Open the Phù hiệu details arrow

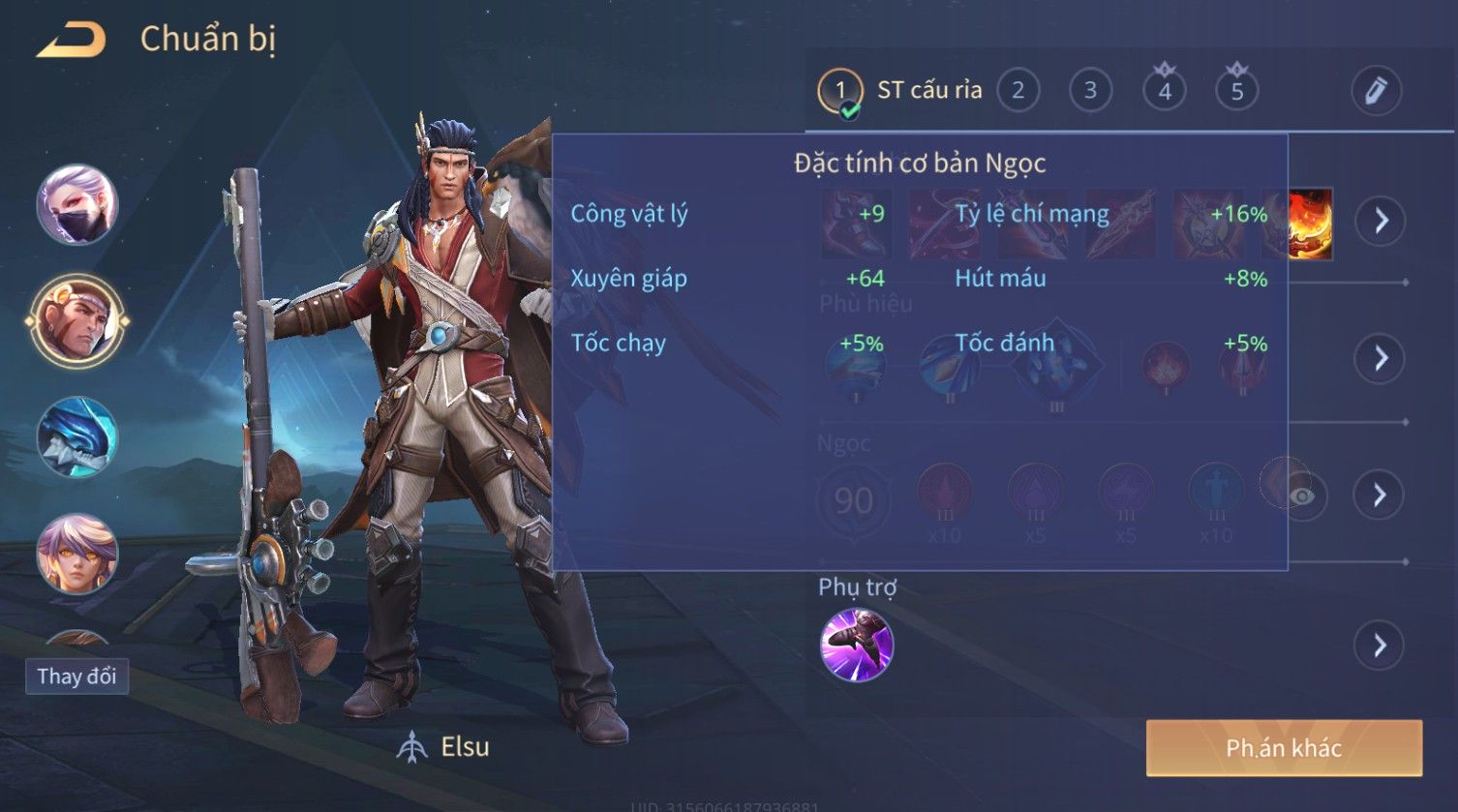coord(1379,358)
